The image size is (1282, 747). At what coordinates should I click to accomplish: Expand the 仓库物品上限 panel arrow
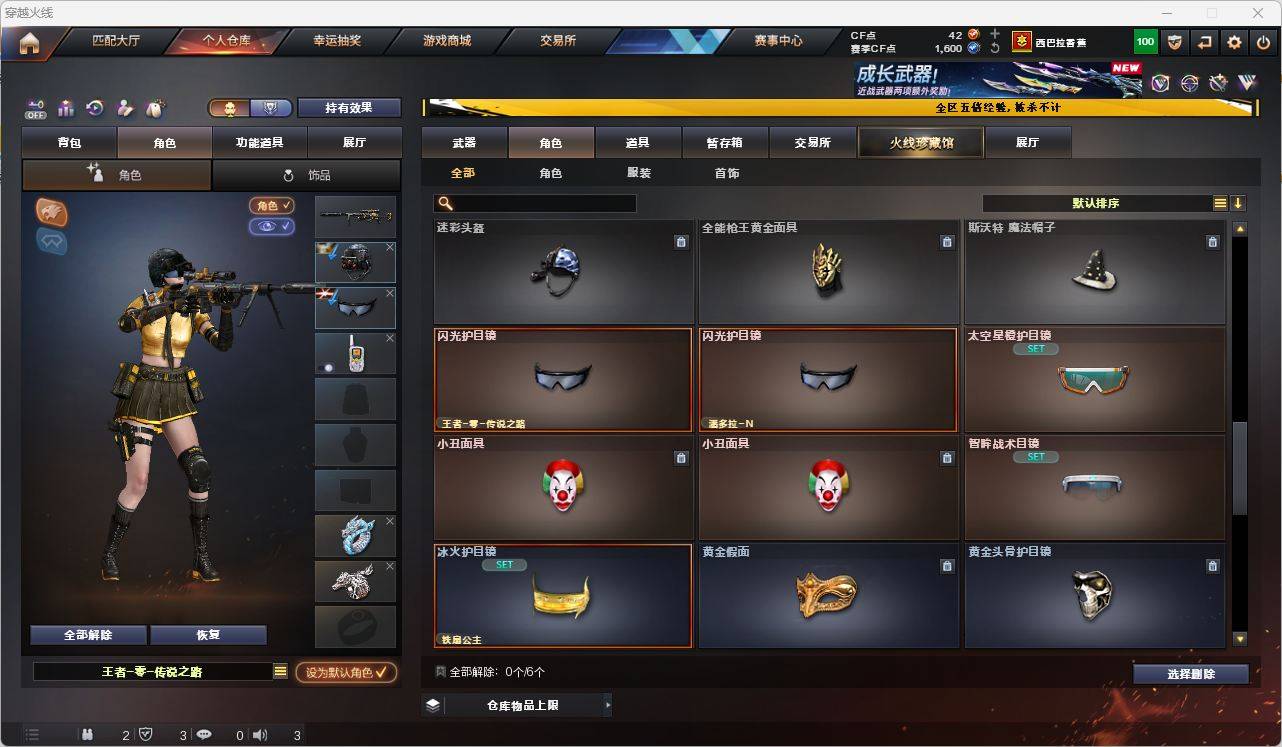(x=607, y=705)
